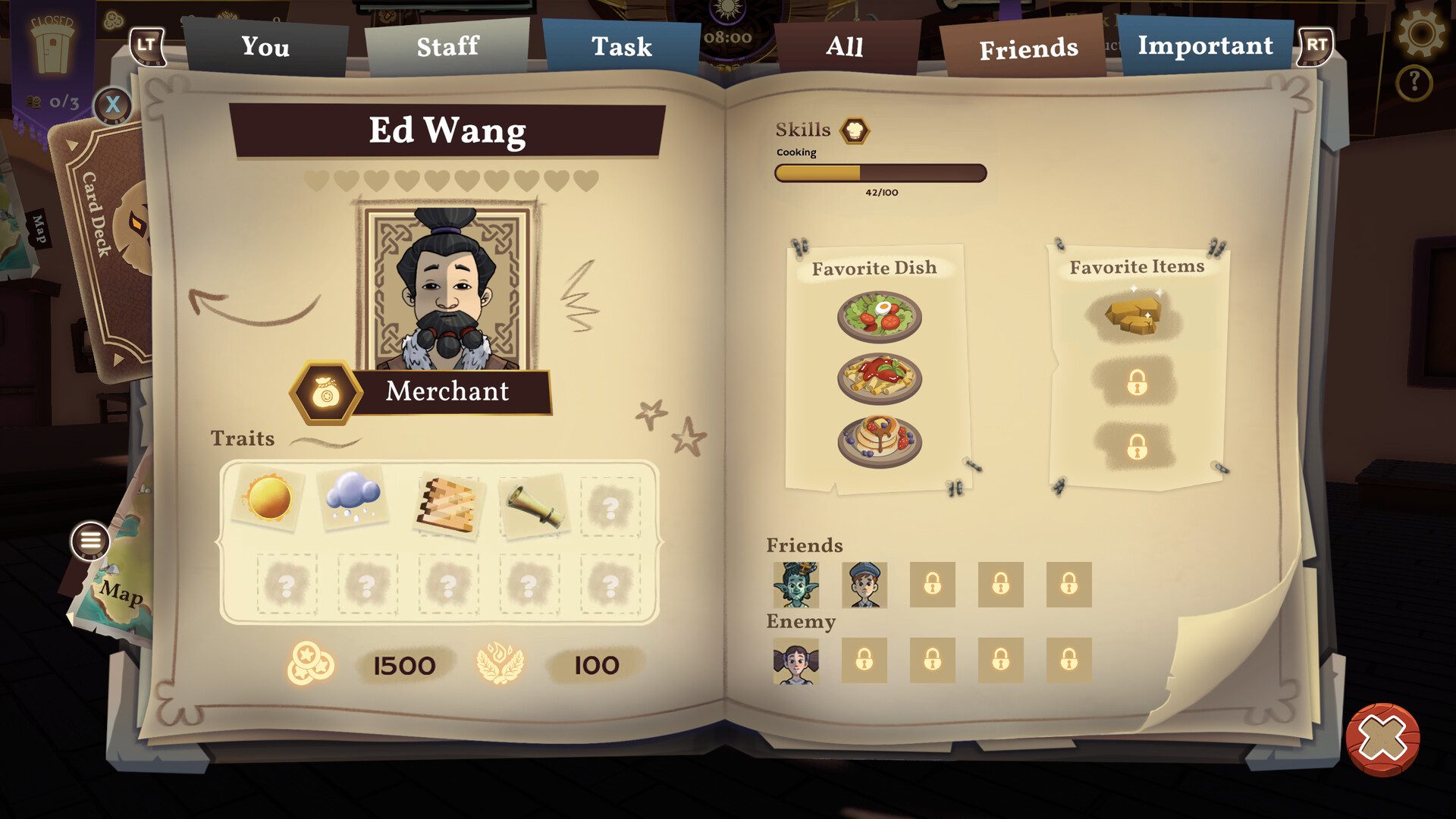1456x819 pixels.
Task: Switch to the Staff tab
Action: coord(447,47)
